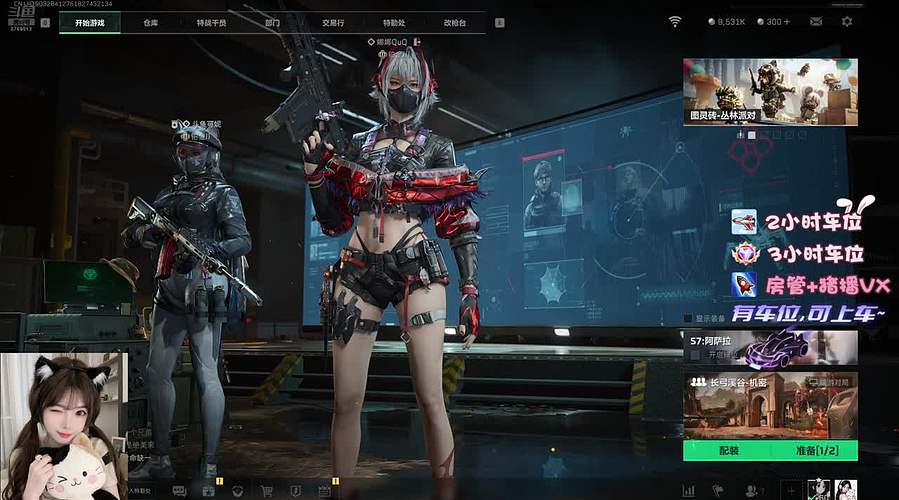Select the 开始游戏 tab
This screenshot has height=500, width=899.
91,21
